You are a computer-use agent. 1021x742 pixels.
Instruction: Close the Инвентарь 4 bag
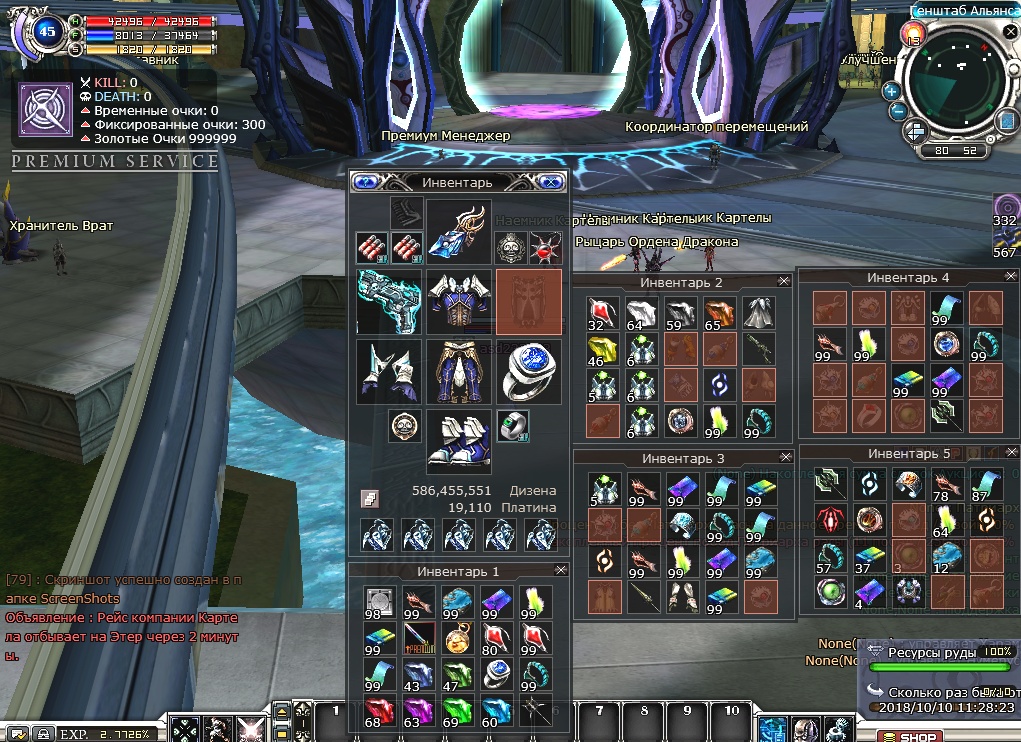coord(1009,277)
